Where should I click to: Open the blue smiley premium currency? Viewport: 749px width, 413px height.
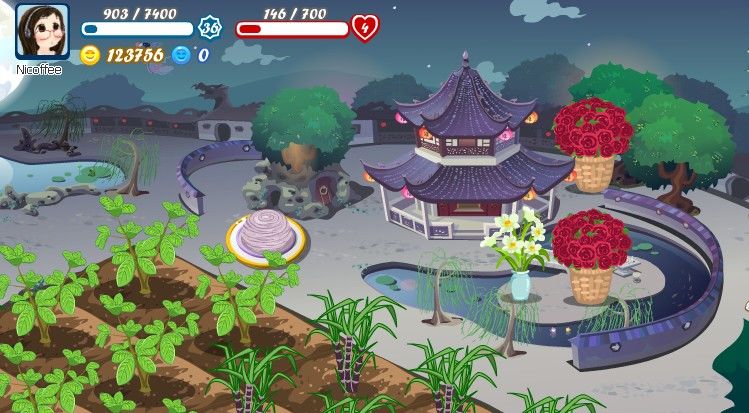tap(181, 55)
